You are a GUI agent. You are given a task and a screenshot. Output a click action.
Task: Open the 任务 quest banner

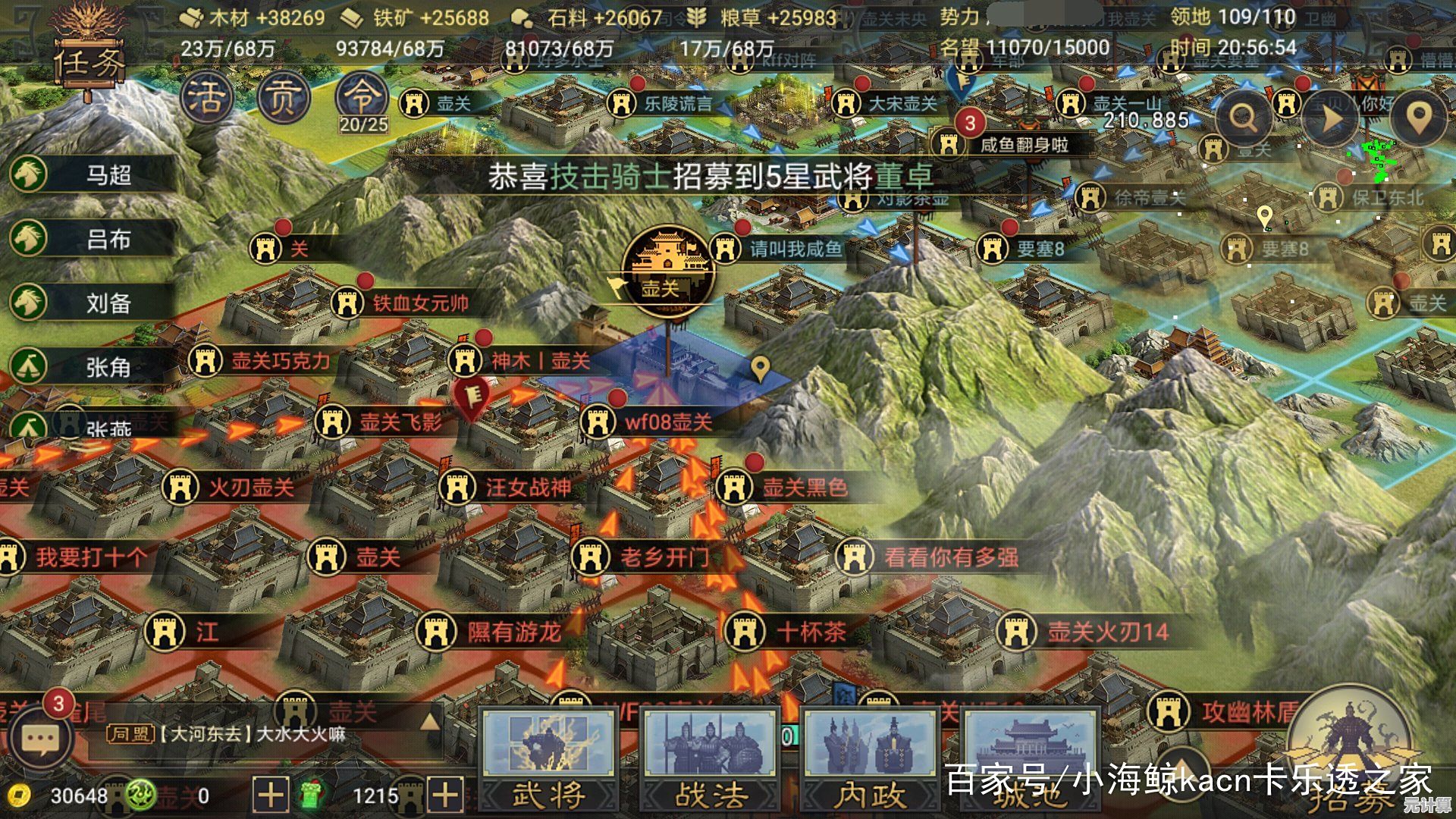(x=89, y=62)
